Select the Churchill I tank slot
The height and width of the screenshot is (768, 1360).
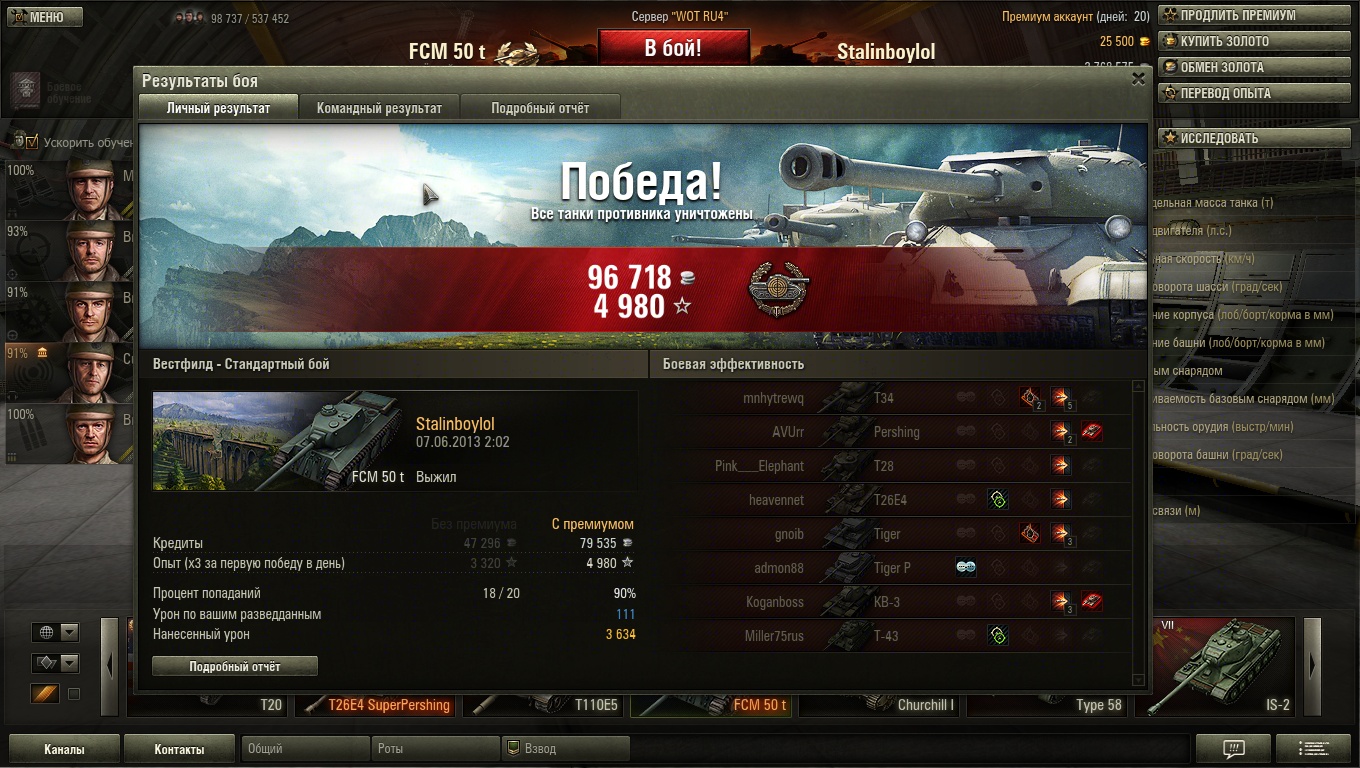(880, 705)
